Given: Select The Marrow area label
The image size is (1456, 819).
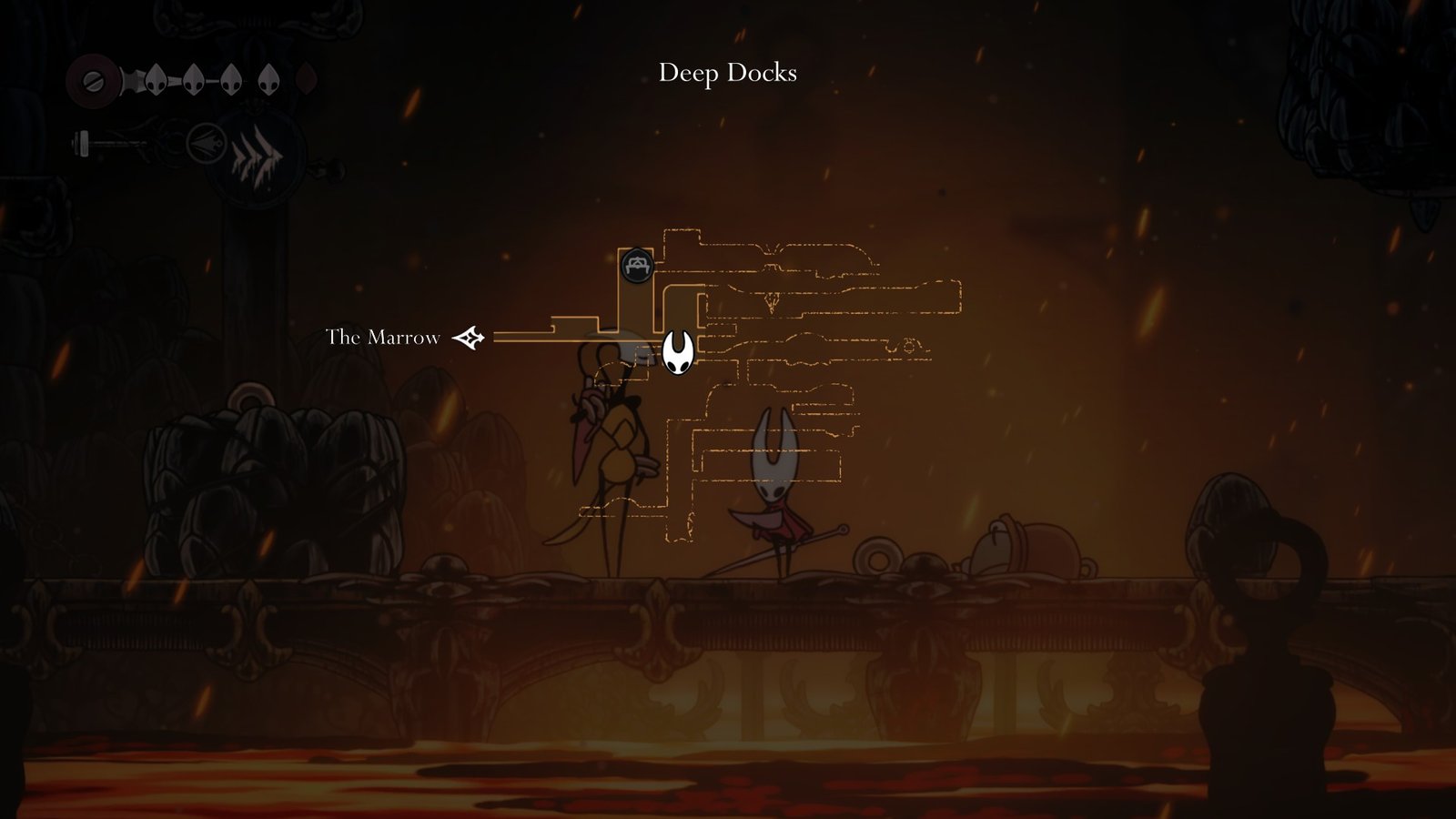Looking at the screenshot, I should click(x=382, y=338).
